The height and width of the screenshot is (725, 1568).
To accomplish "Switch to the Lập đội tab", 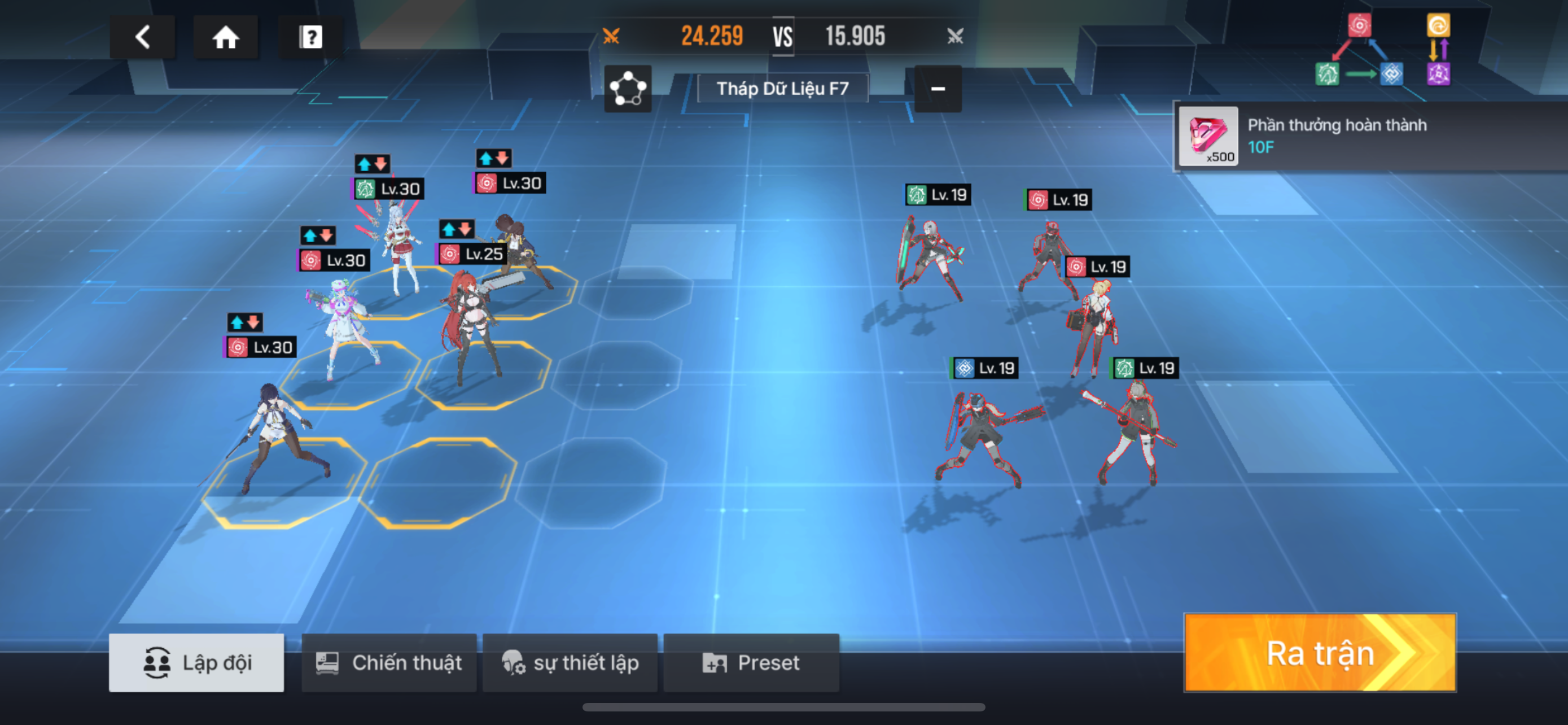I will pyautogui.click(x=196, y=662).
